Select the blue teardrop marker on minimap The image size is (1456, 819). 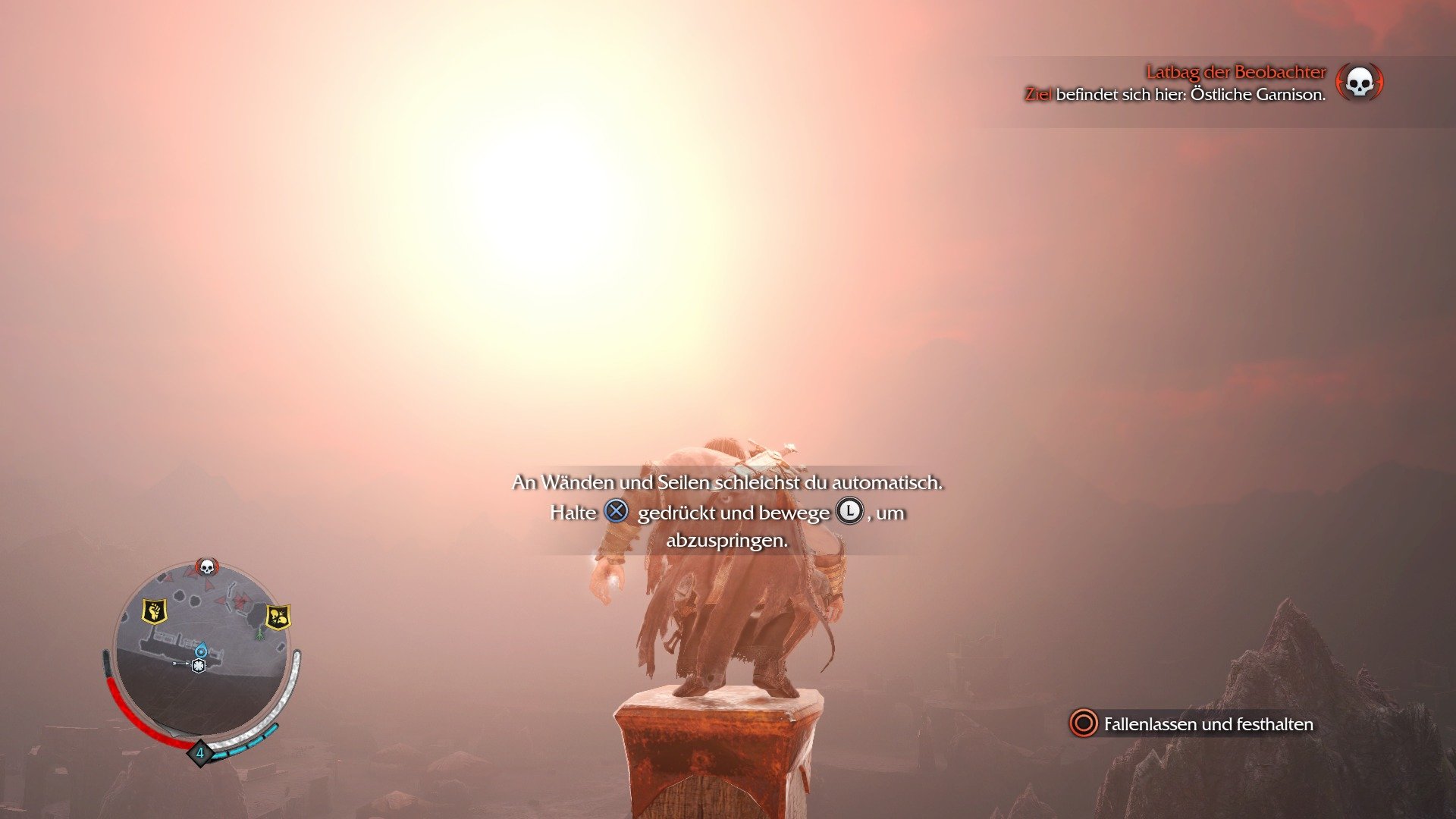click(201, 650)
